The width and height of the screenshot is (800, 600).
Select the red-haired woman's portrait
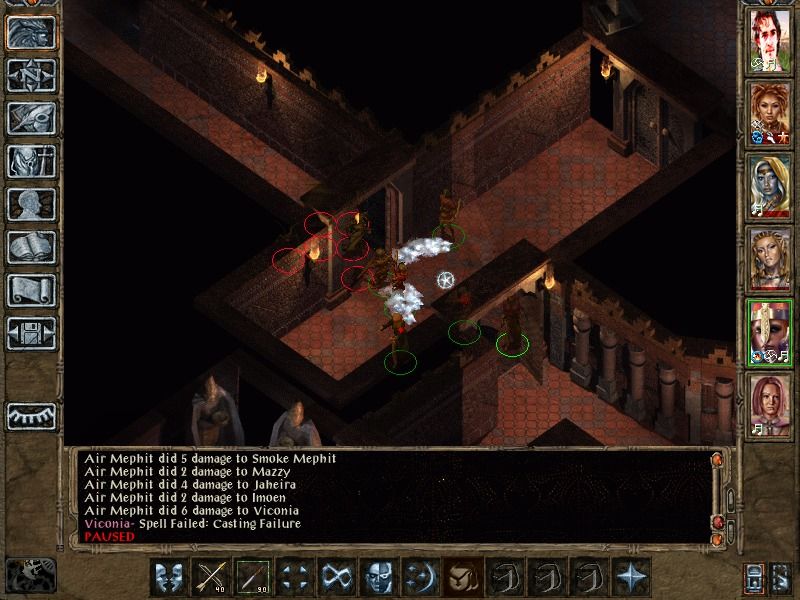pyautogui.click(x=771, y=110)
